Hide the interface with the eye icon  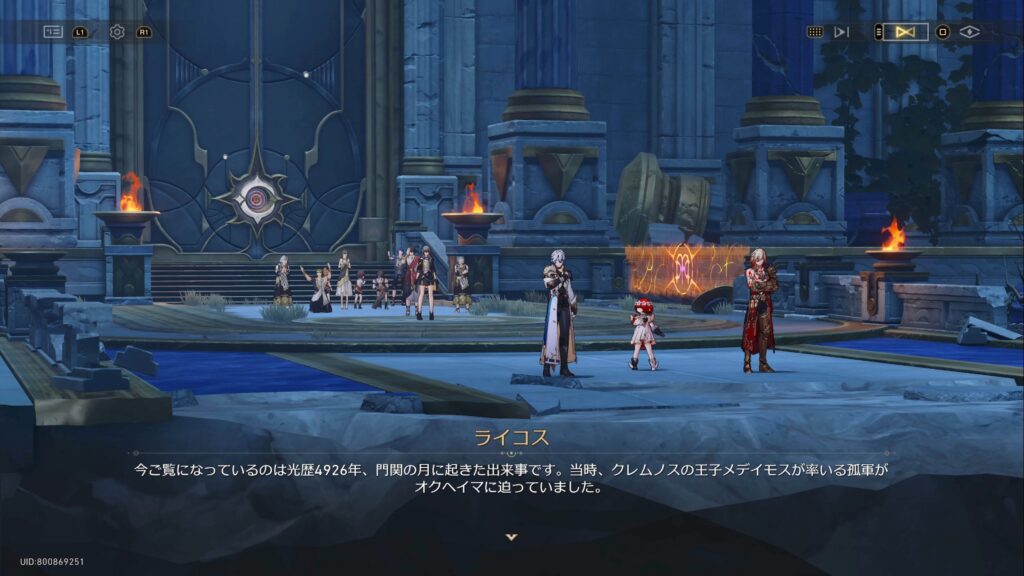(969, 32)
